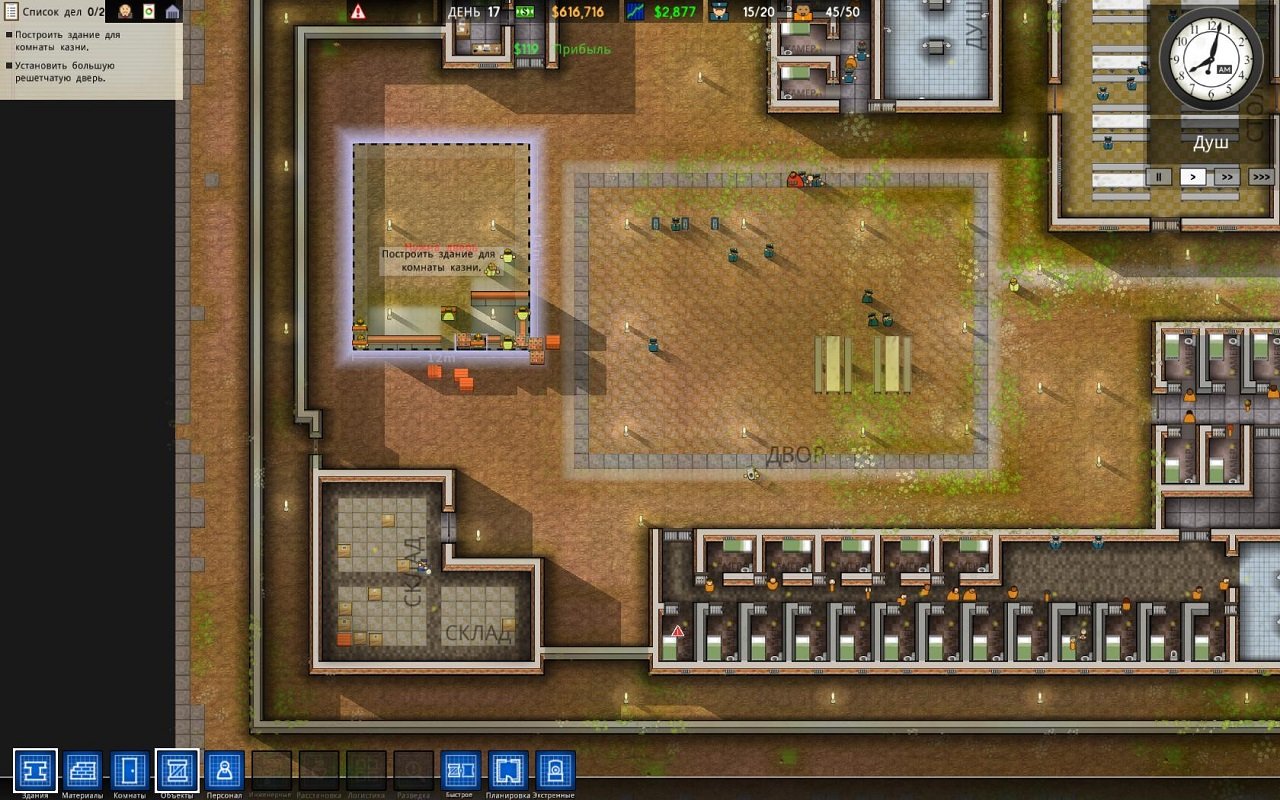Expand the Список дел task list
1280x800 pixels.
pos(11,13)
